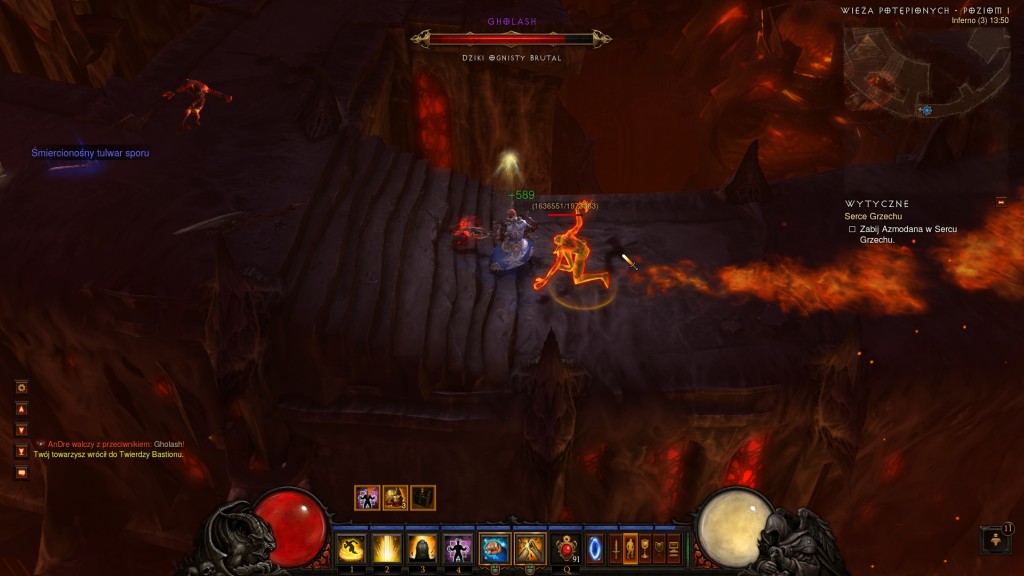Drink the red health potion
The height and width of the screenshot is (576, 1024).
tap(566, 548)
